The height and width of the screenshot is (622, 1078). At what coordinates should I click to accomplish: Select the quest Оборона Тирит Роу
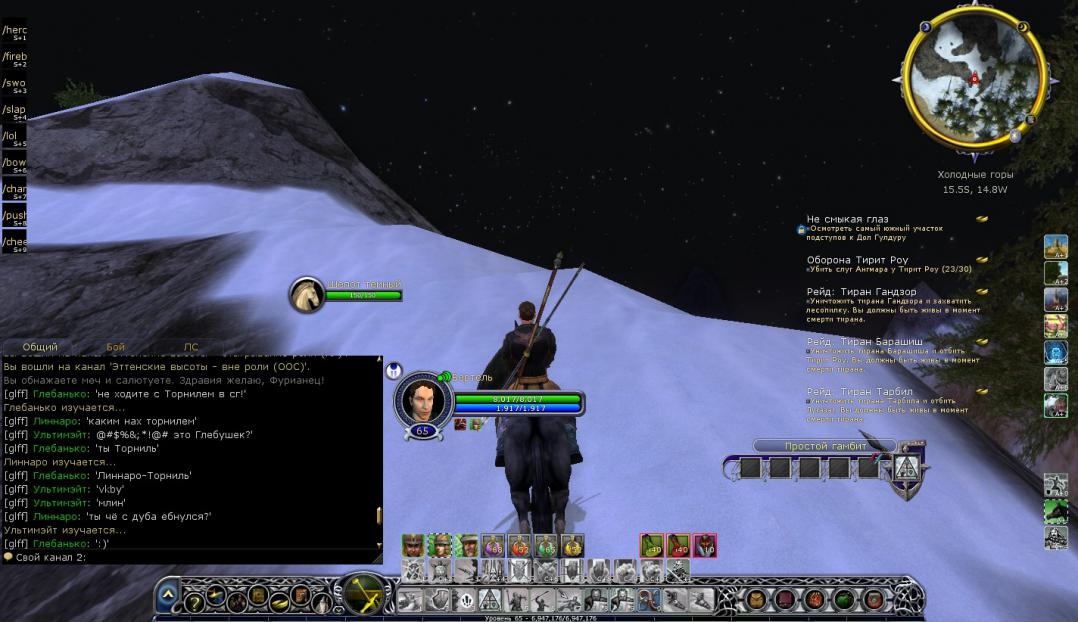click(857, 260)
